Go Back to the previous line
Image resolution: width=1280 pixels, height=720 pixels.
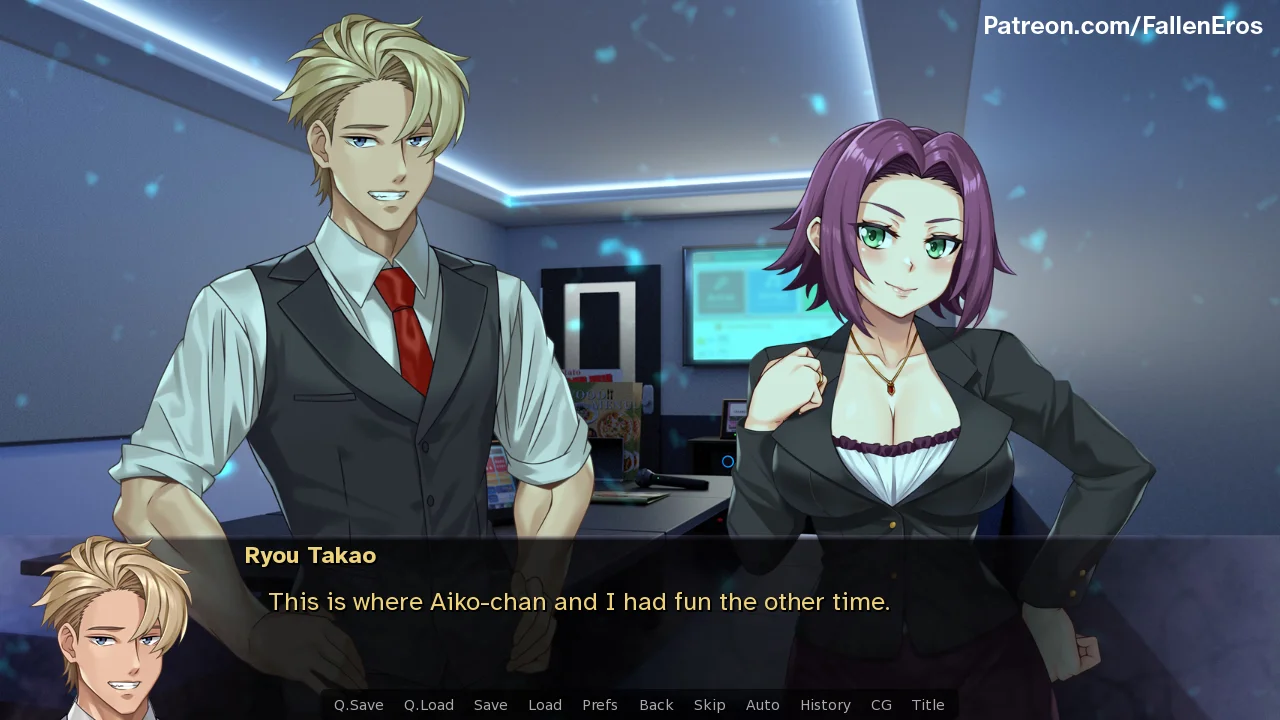click(656, 705)
